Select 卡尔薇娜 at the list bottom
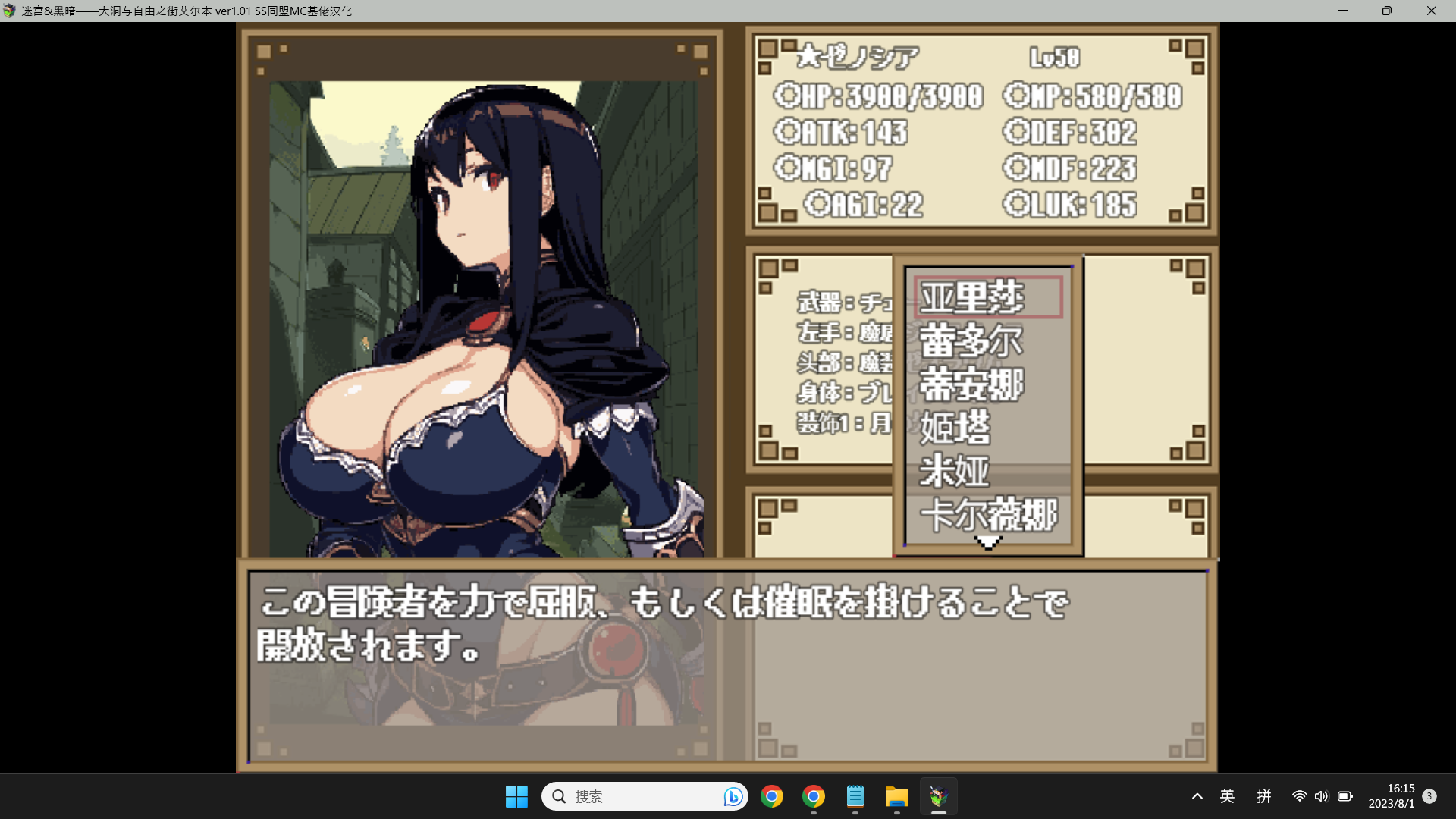The image size is (1456, 819). click(x=988, y=515)
